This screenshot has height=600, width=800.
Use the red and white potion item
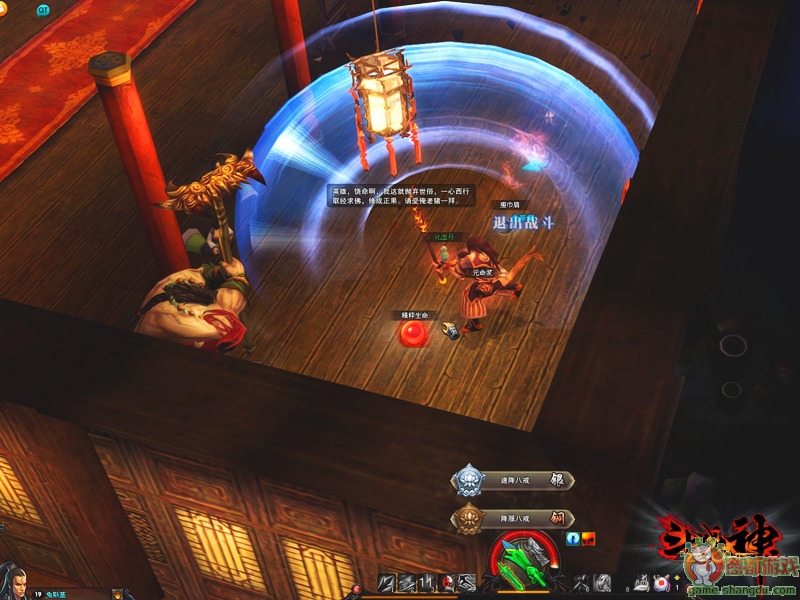[x=661, y=582]
